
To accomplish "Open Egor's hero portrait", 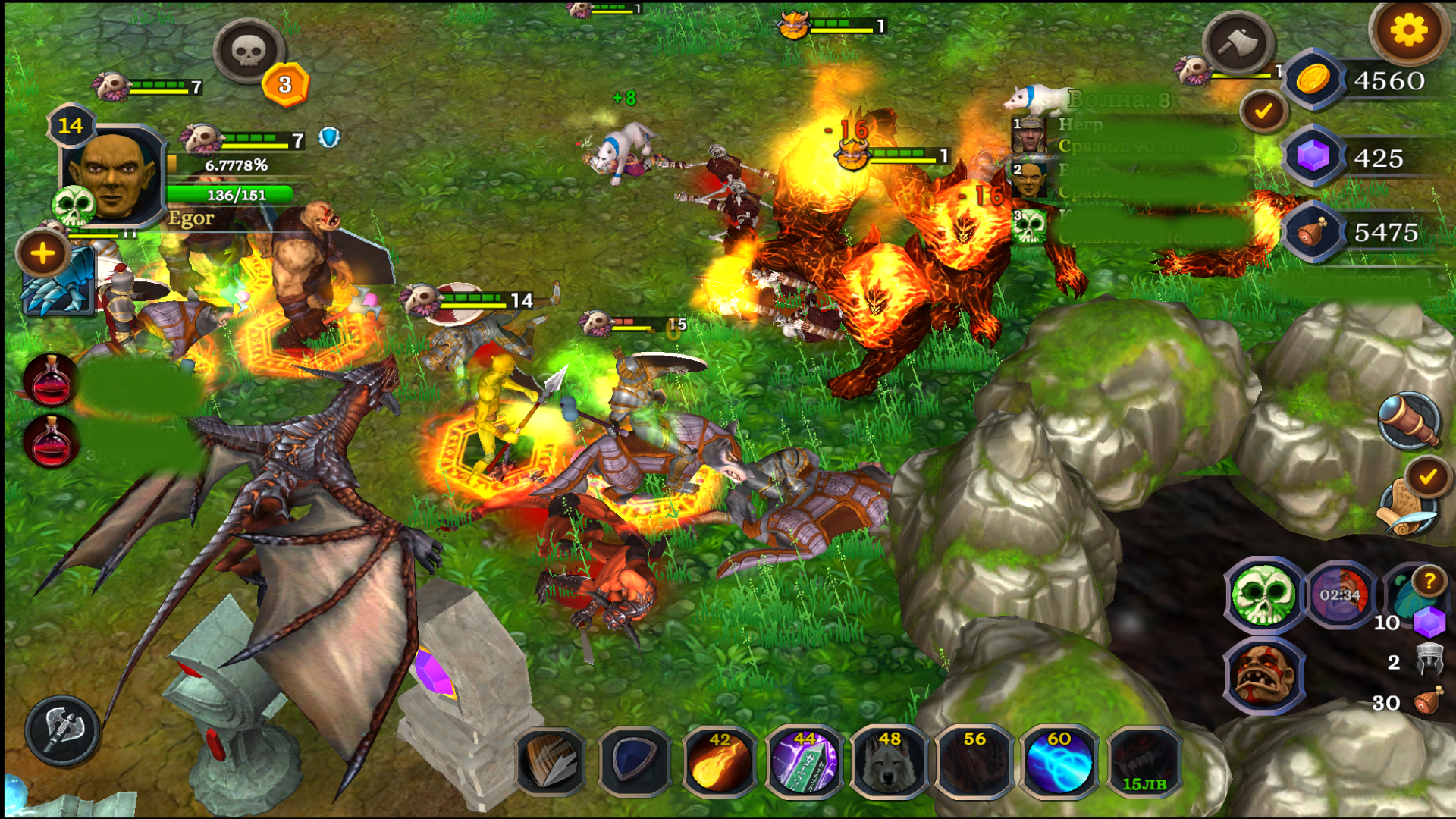I will [114, 173].
